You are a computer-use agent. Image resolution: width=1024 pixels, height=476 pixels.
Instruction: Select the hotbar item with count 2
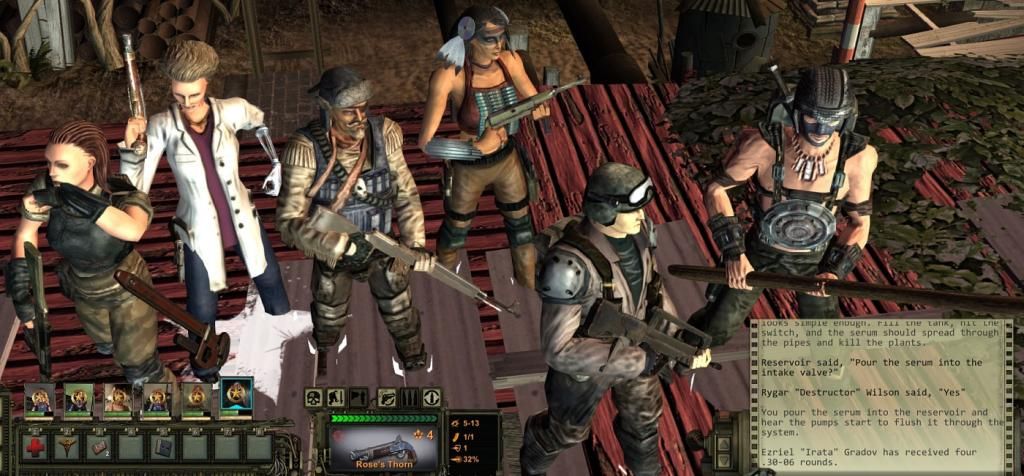coord(99,445)
